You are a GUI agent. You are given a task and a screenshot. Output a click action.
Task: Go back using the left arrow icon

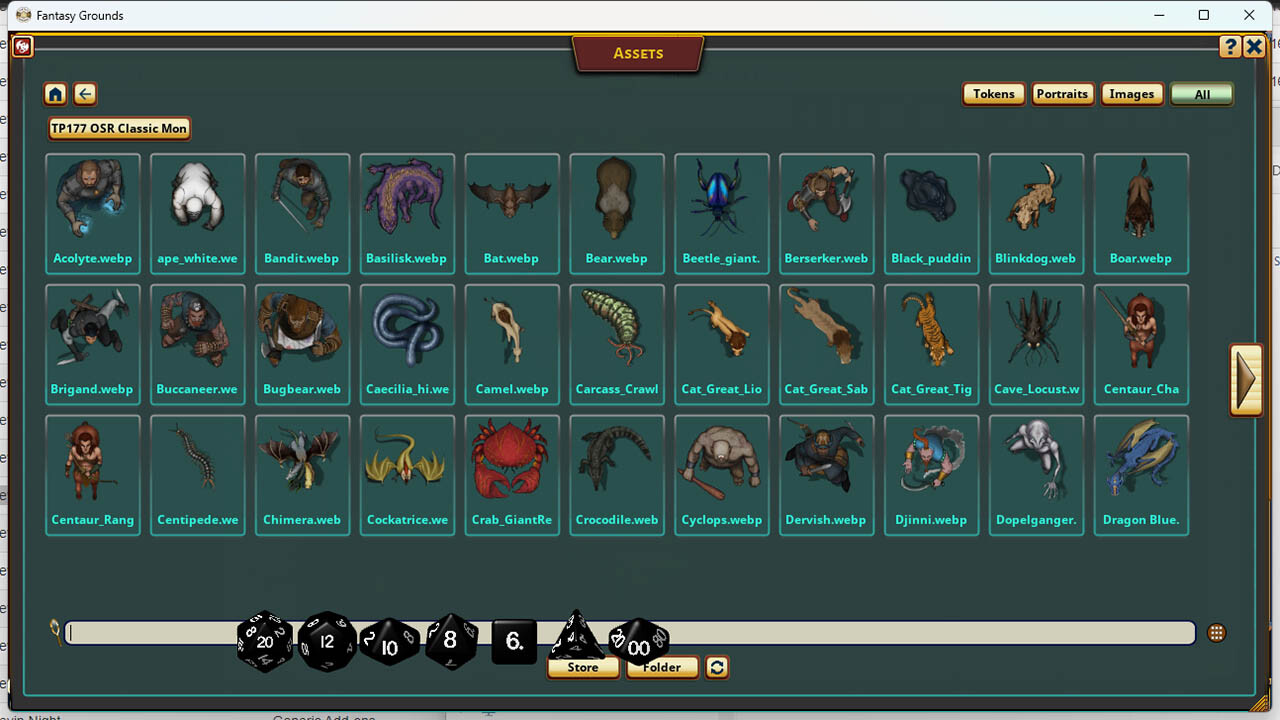pos(85,93)
